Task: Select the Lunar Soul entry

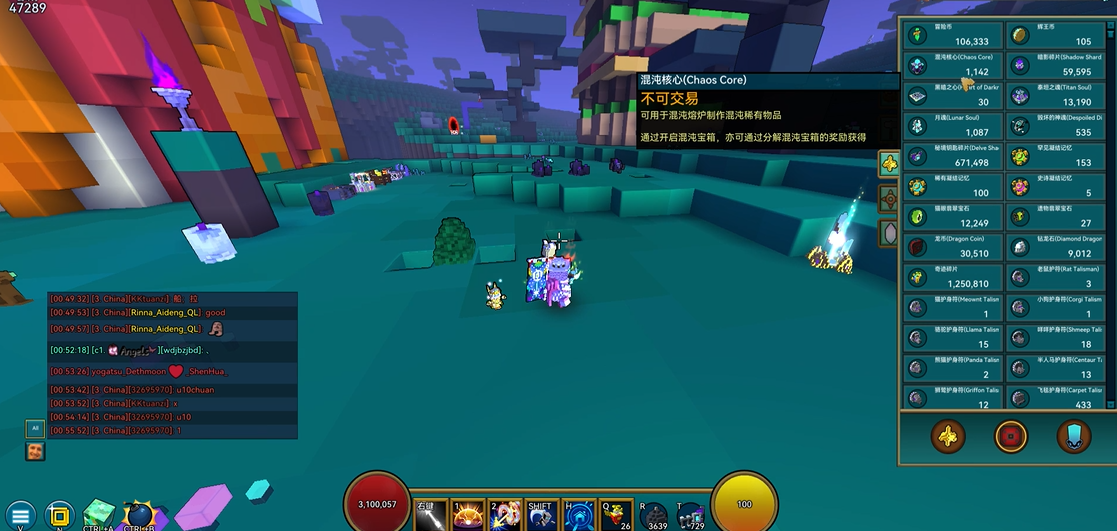Action: [950, 126]
